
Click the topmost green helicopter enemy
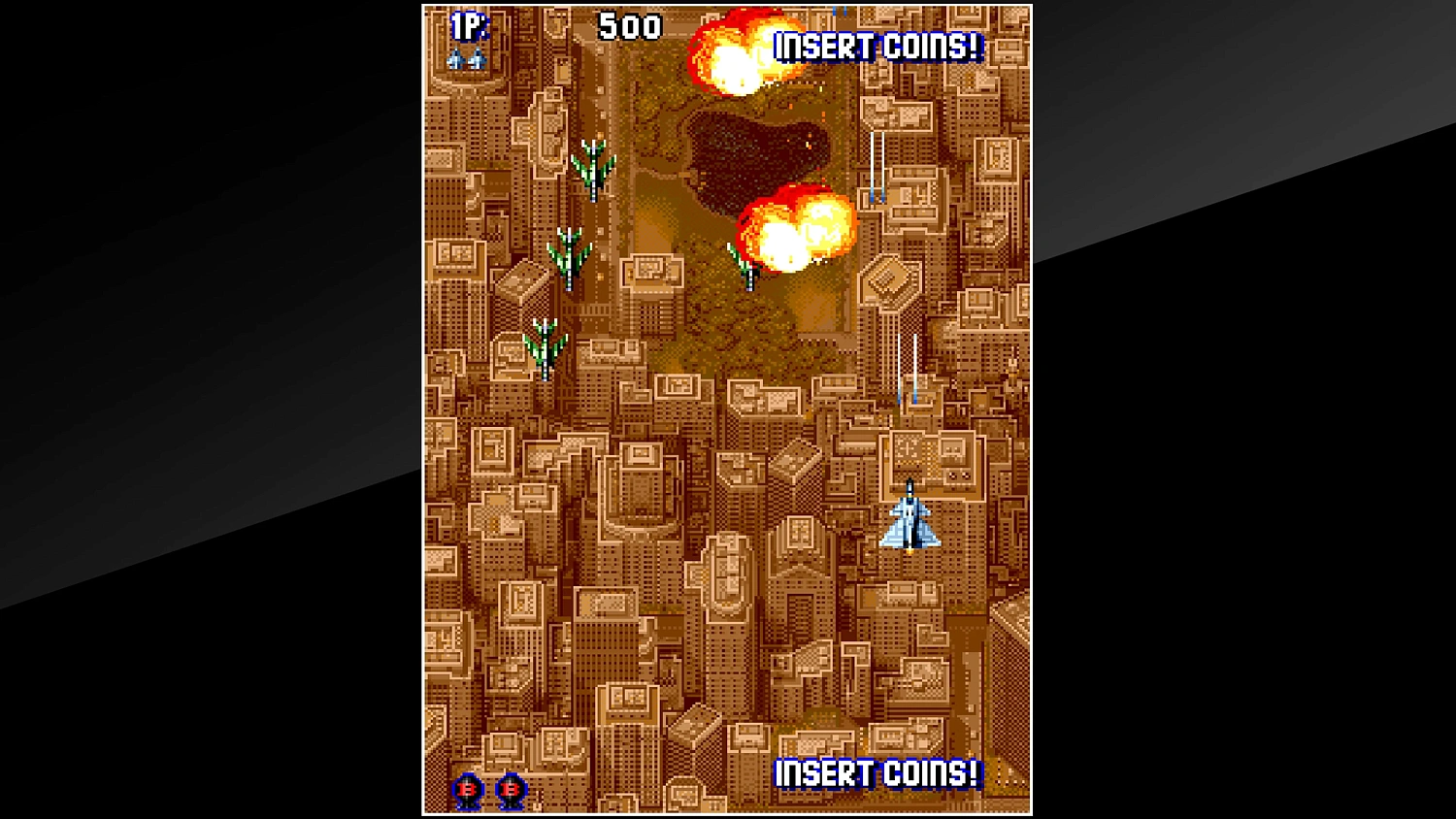pos(593,167)
